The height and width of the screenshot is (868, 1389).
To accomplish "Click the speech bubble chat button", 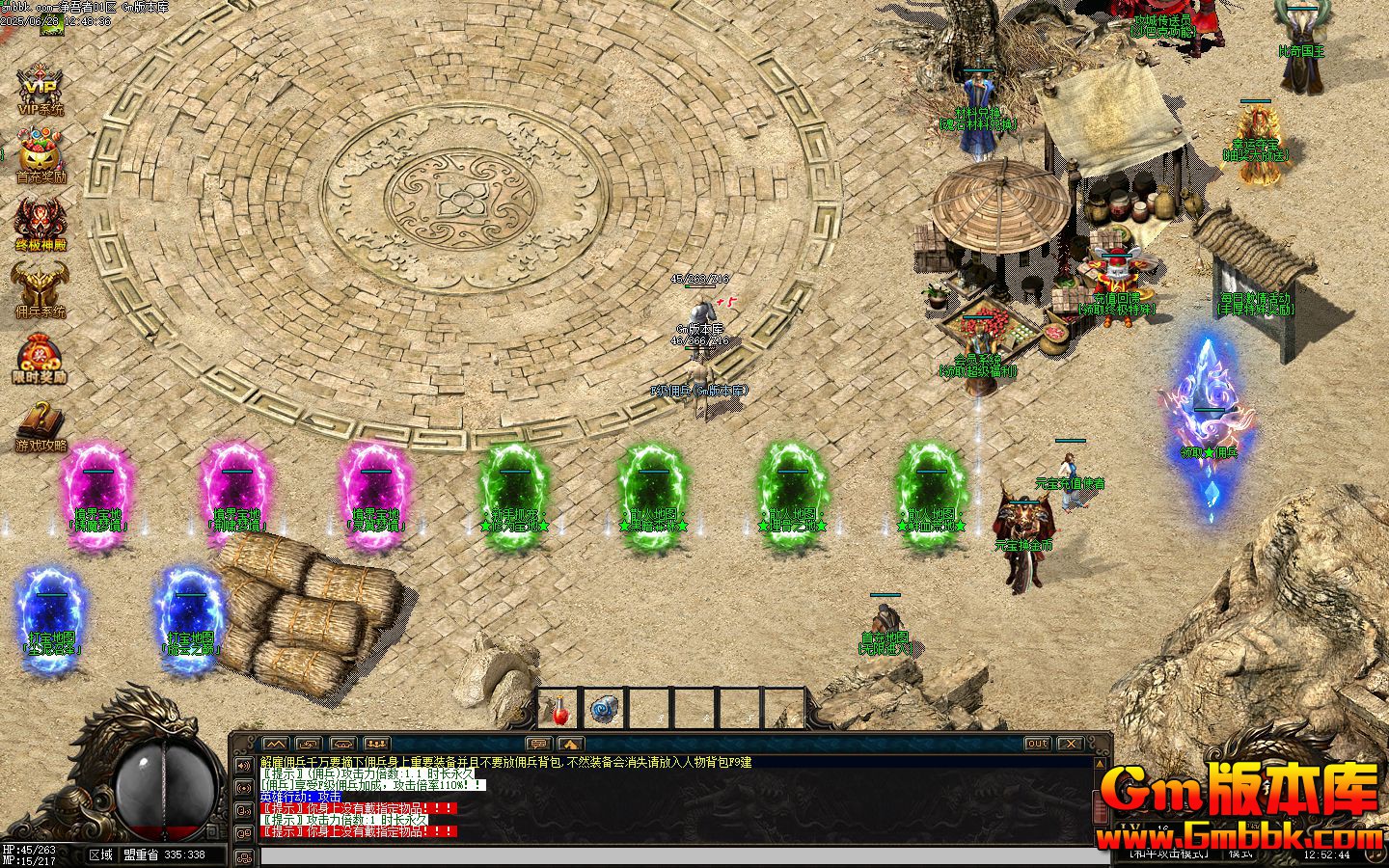I will (538, 744).
